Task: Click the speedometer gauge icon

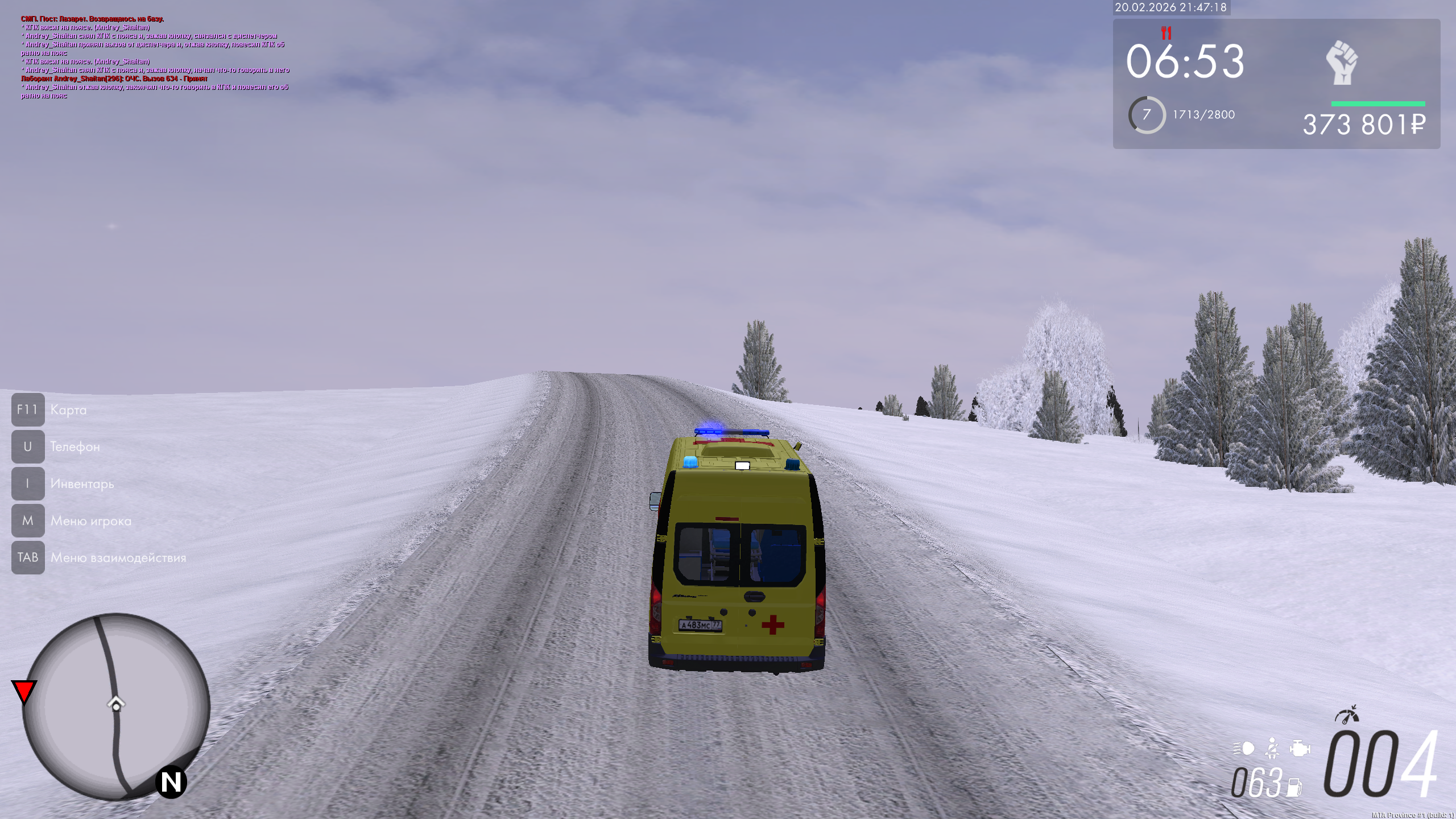Action: tap(1346, 715)
